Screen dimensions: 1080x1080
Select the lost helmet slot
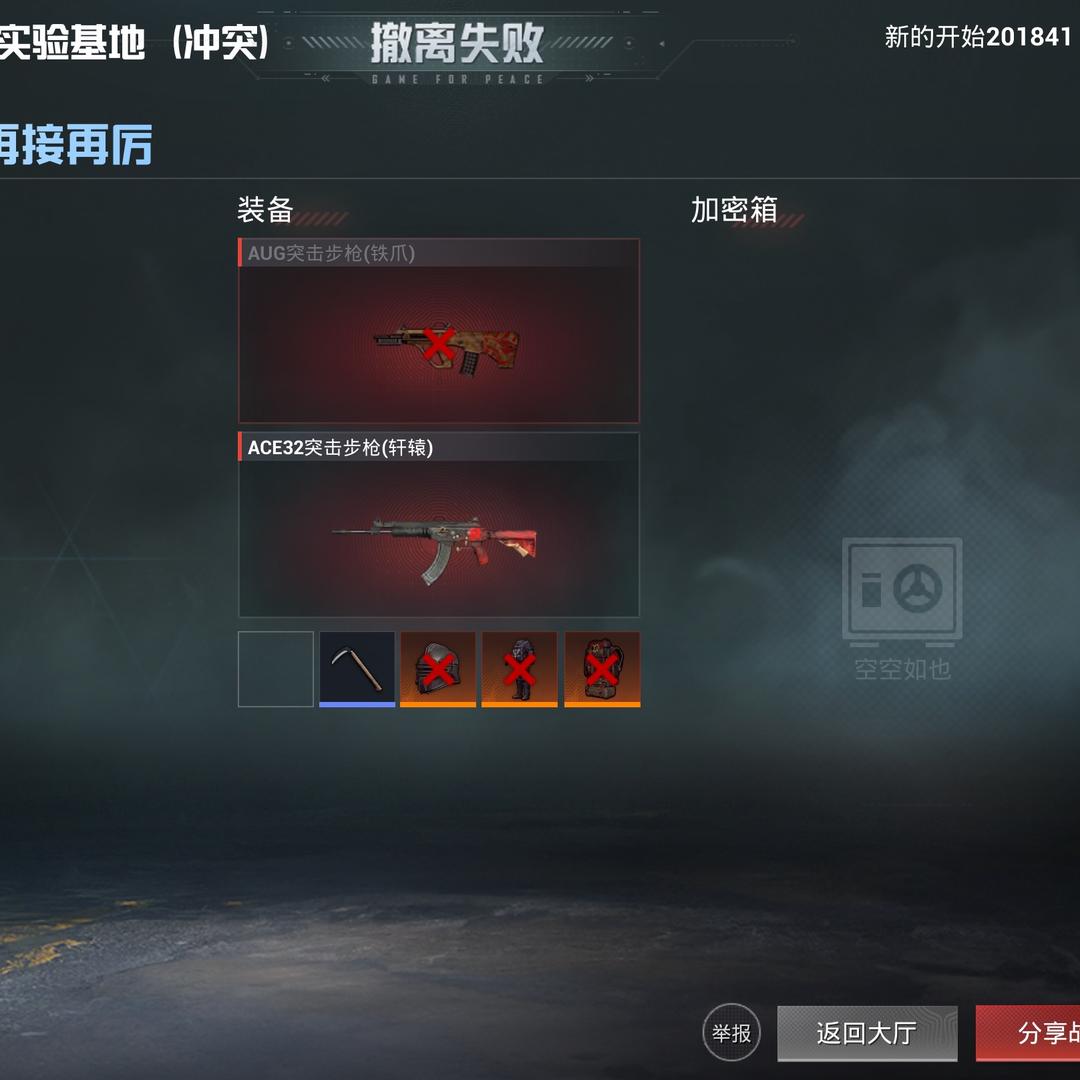click(x=438, y=669)
